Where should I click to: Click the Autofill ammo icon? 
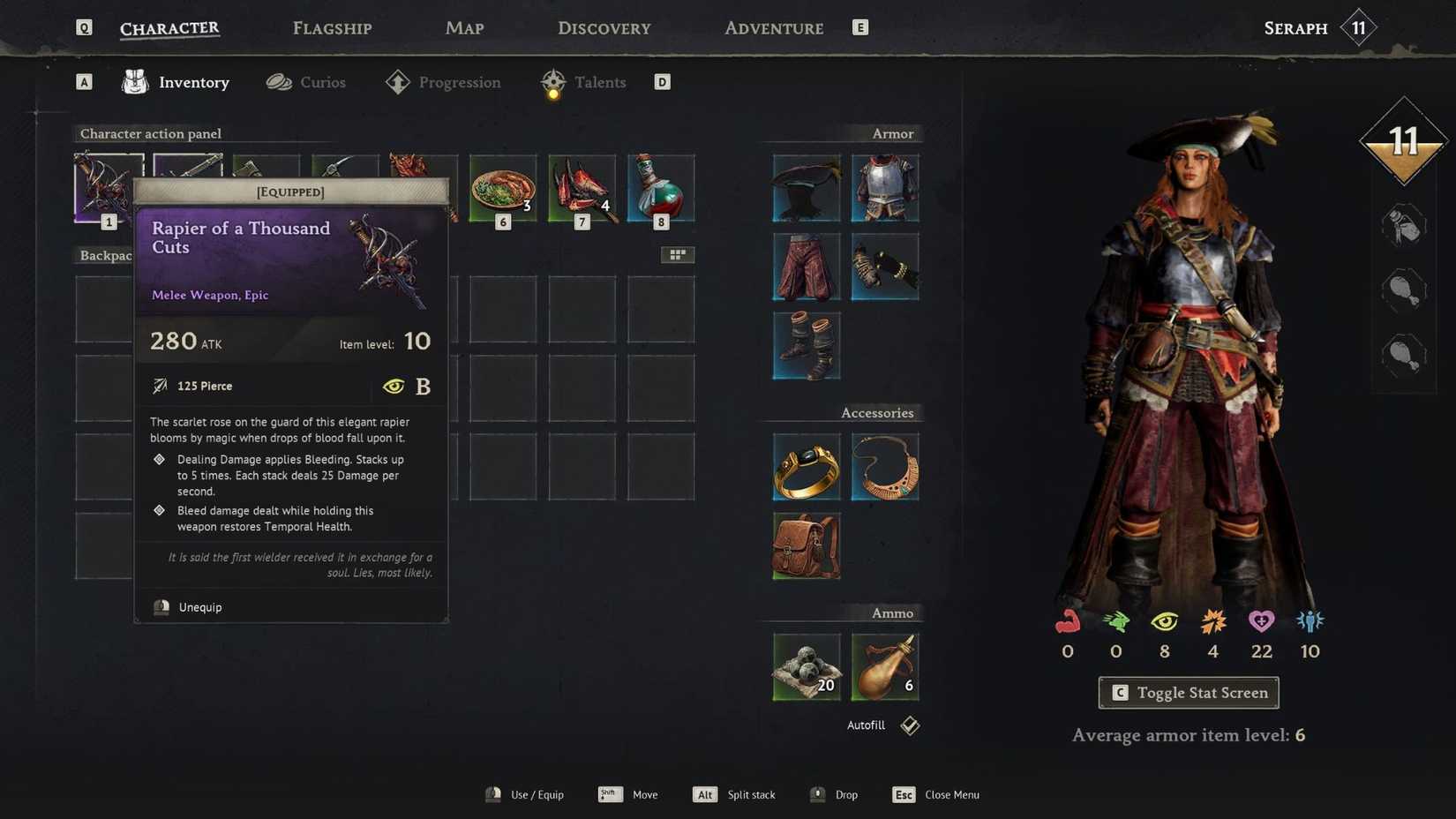[x=908, y=725]
